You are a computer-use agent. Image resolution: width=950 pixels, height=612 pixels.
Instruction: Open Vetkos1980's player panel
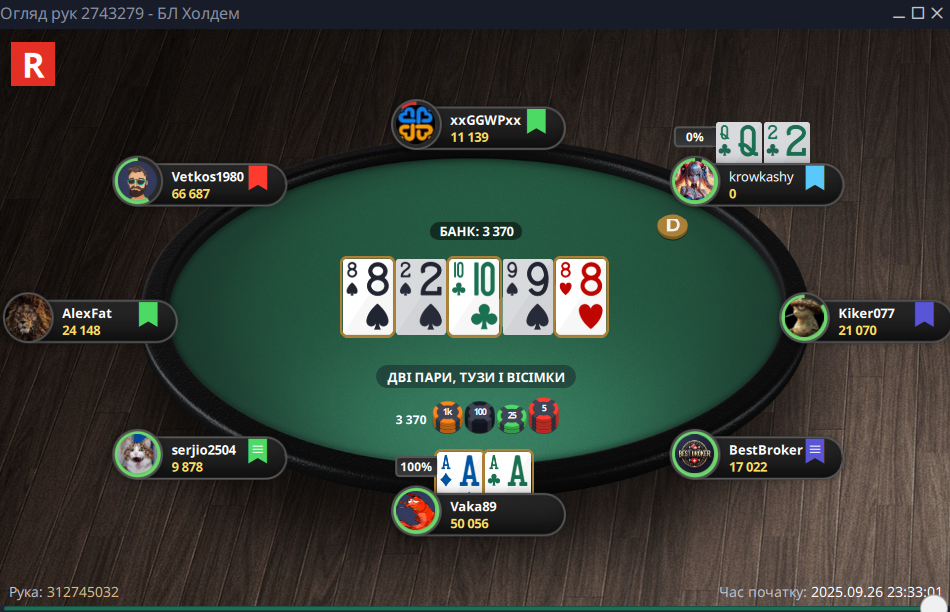(x=200, y=185)
